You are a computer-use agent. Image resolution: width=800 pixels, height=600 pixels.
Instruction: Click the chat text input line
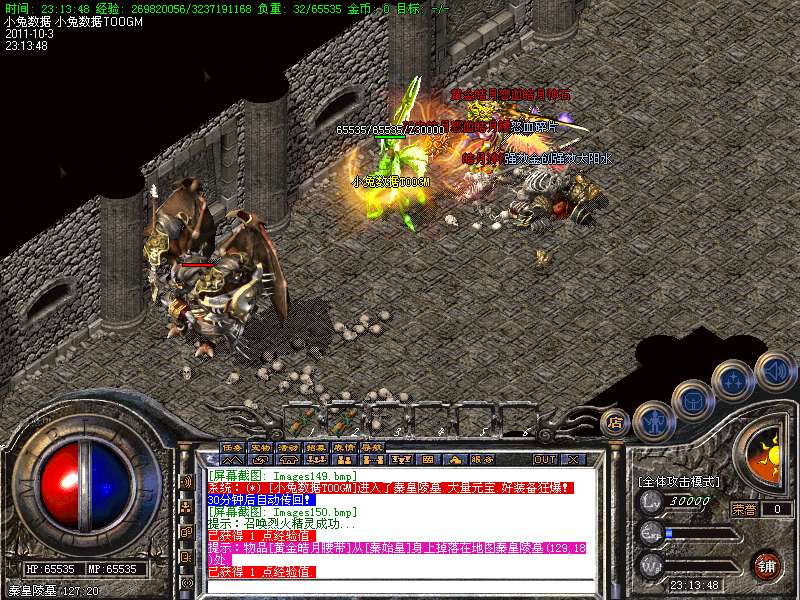point(400,585)
